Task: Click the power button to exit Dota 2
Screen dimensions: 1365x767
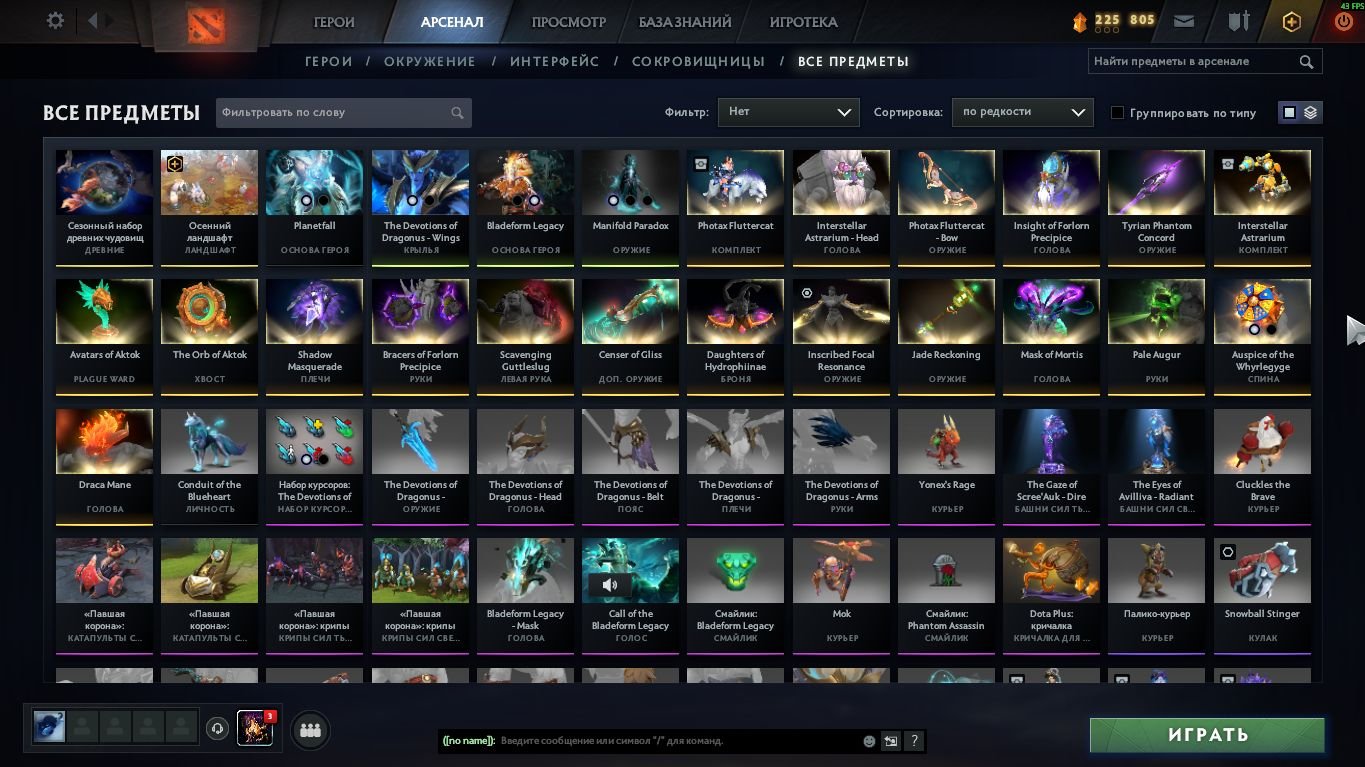Action: click(1344, 19)
